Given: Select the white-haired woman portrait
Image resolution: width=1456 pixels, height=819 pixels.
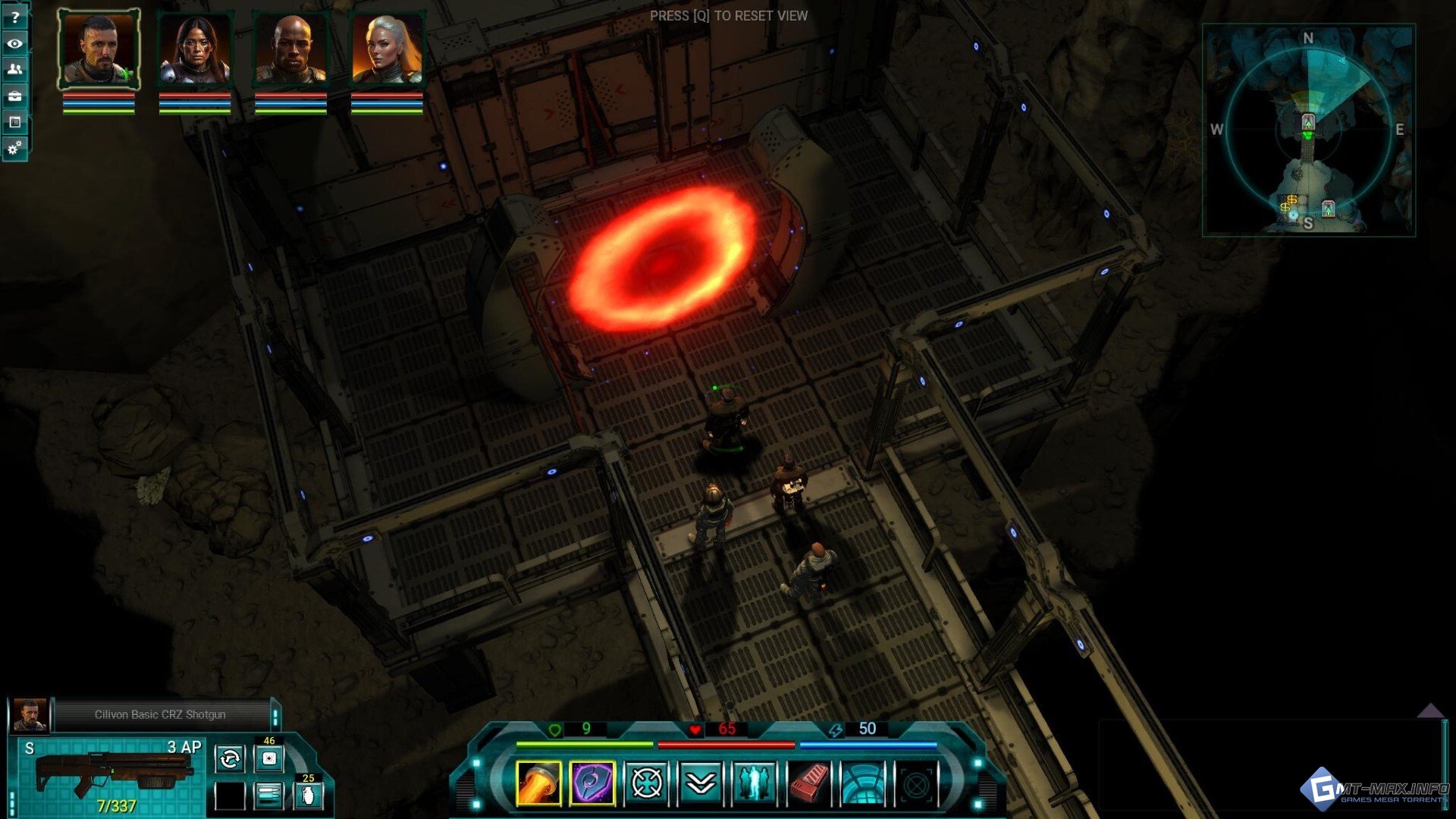Looking at the screenshot, I should [387, 50].
